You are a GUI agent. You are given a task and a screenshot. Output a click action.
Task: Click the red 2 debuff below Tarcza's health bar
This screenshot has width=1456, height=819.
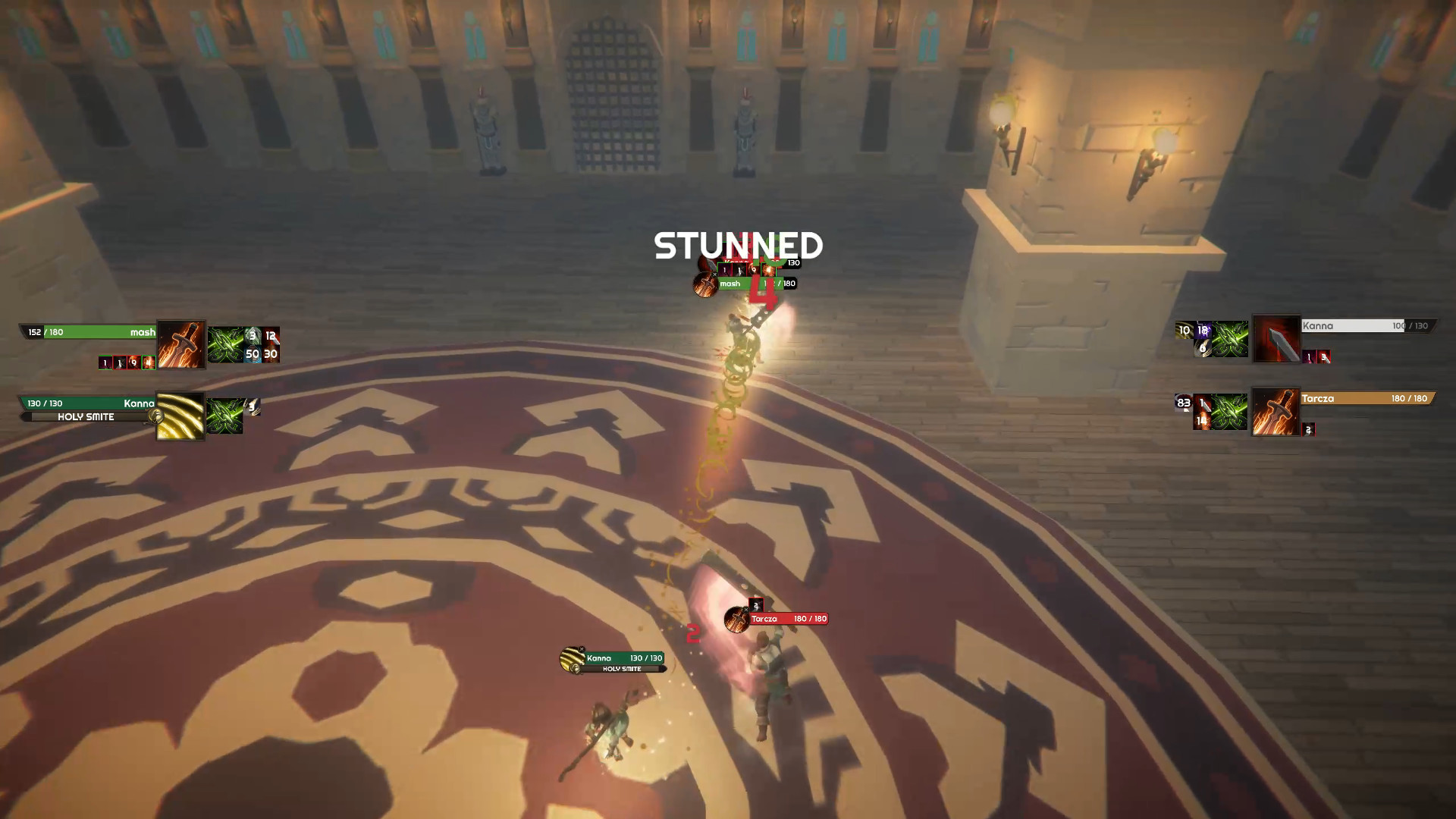(x=1308, y=431)
